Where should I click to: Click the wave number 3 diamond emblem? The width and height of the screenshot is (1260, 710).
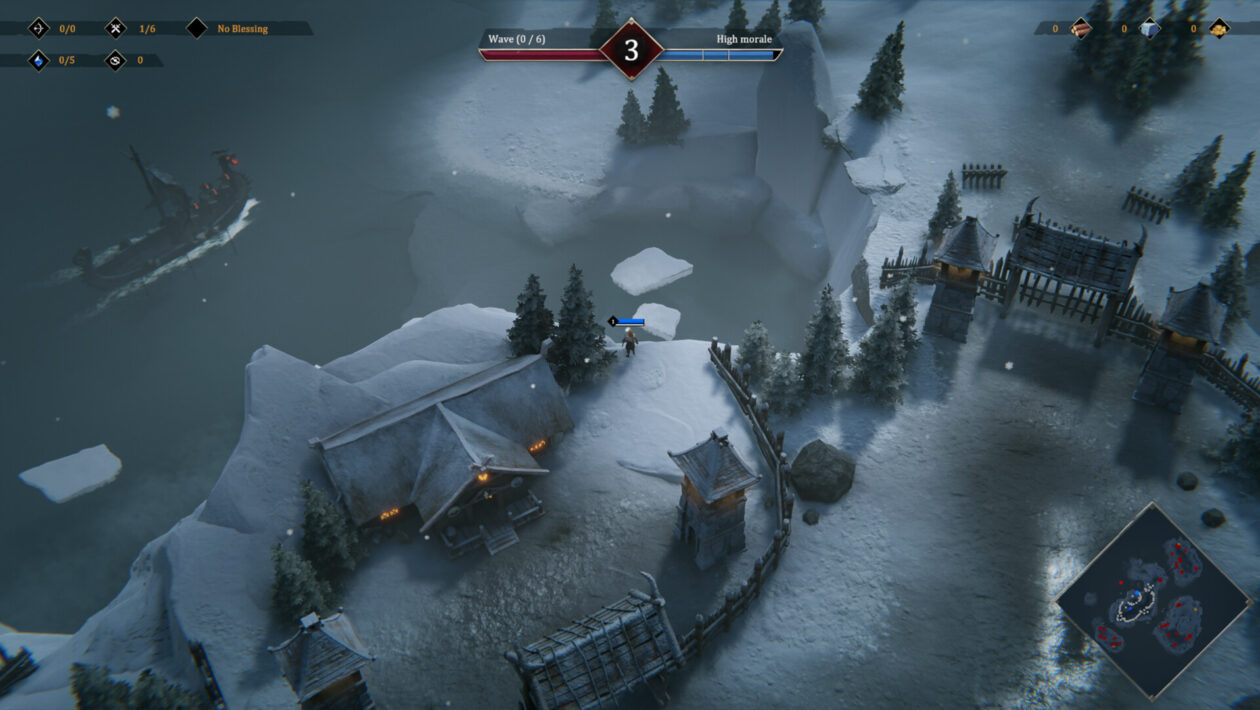point(631,50)
